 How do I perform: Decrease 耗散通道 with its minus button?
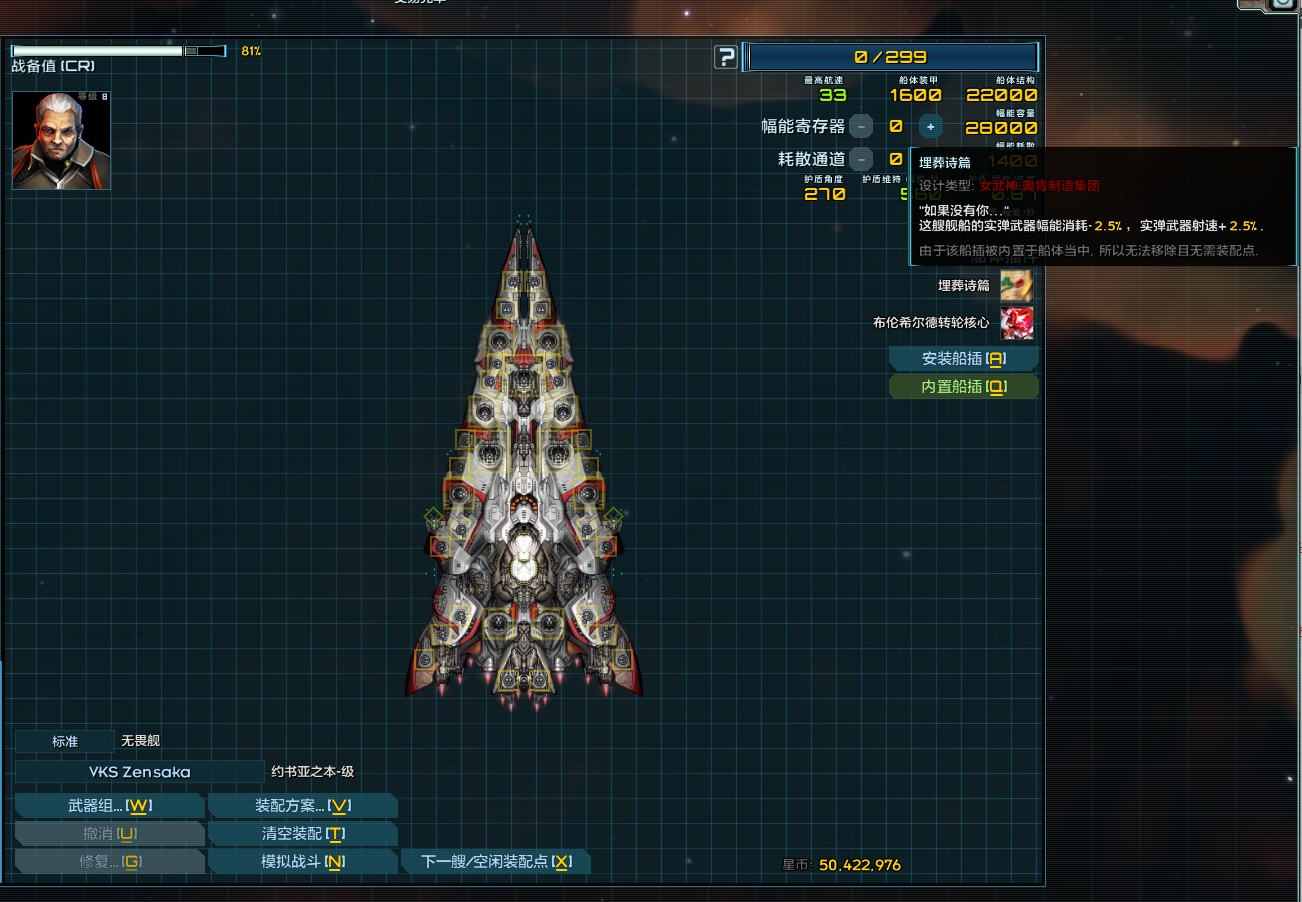point(861,159)
